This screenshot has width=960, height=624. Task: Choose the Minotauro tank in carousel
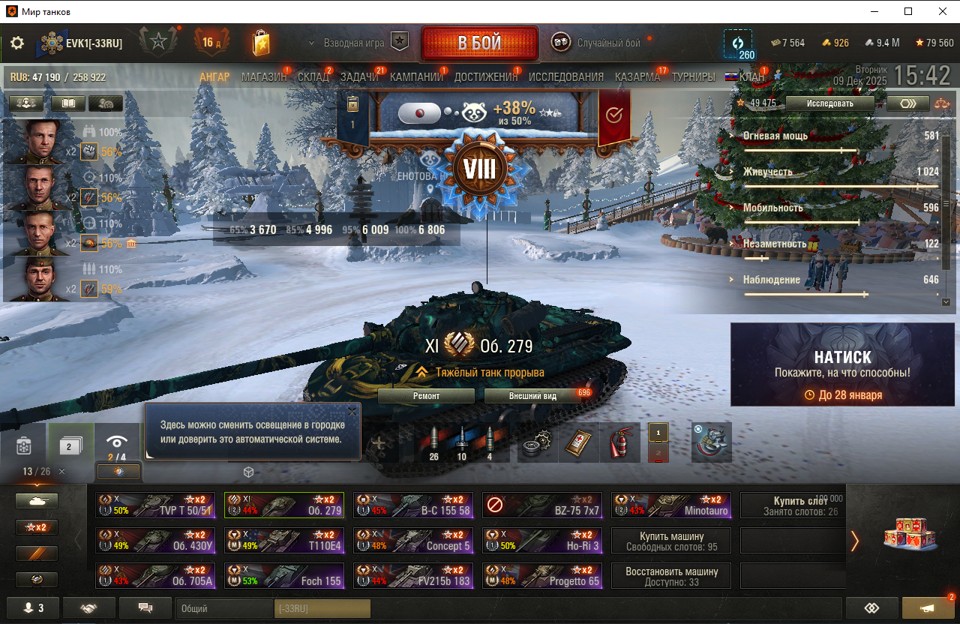tap(670, 506)
